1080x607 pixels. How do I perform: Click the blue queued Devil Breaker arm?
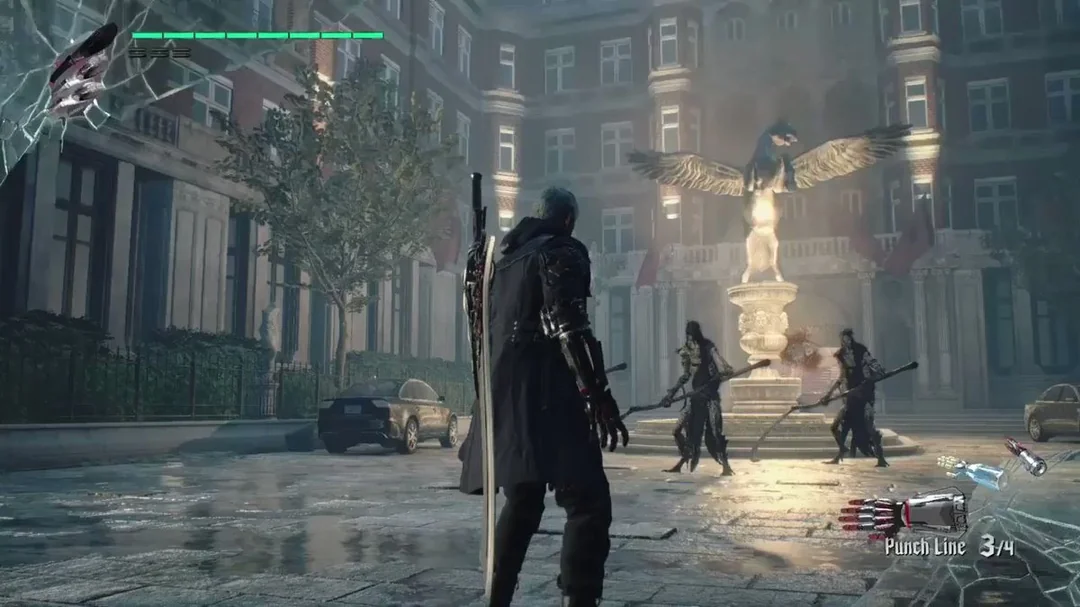[972, 472]
